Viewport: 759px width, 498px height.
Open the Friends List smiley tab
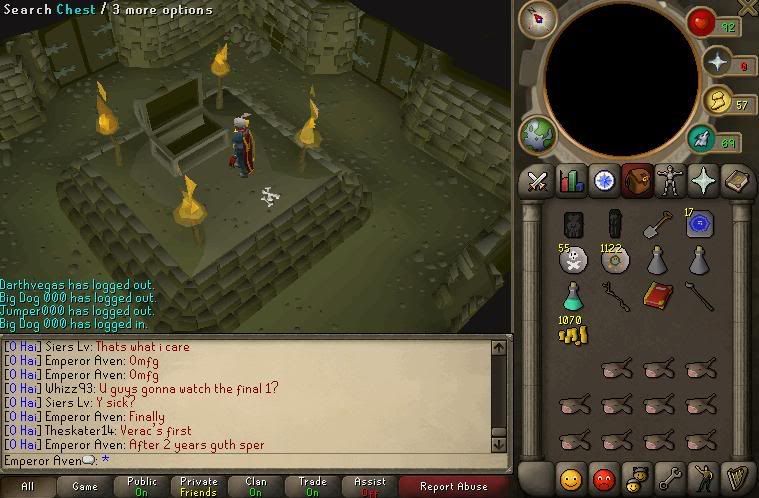[x=571, y=478]
